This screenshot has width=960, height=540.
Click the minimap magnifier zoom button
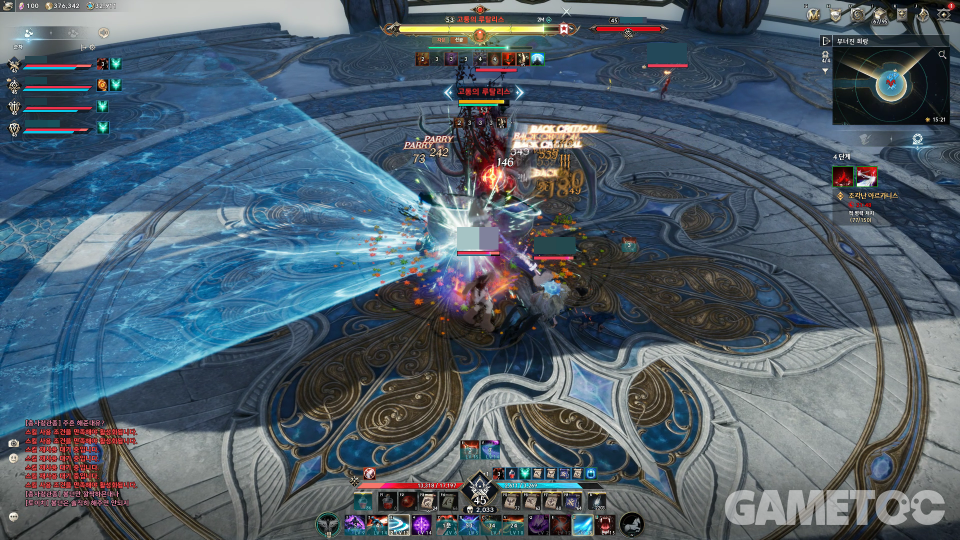click(x=942, y=56)
